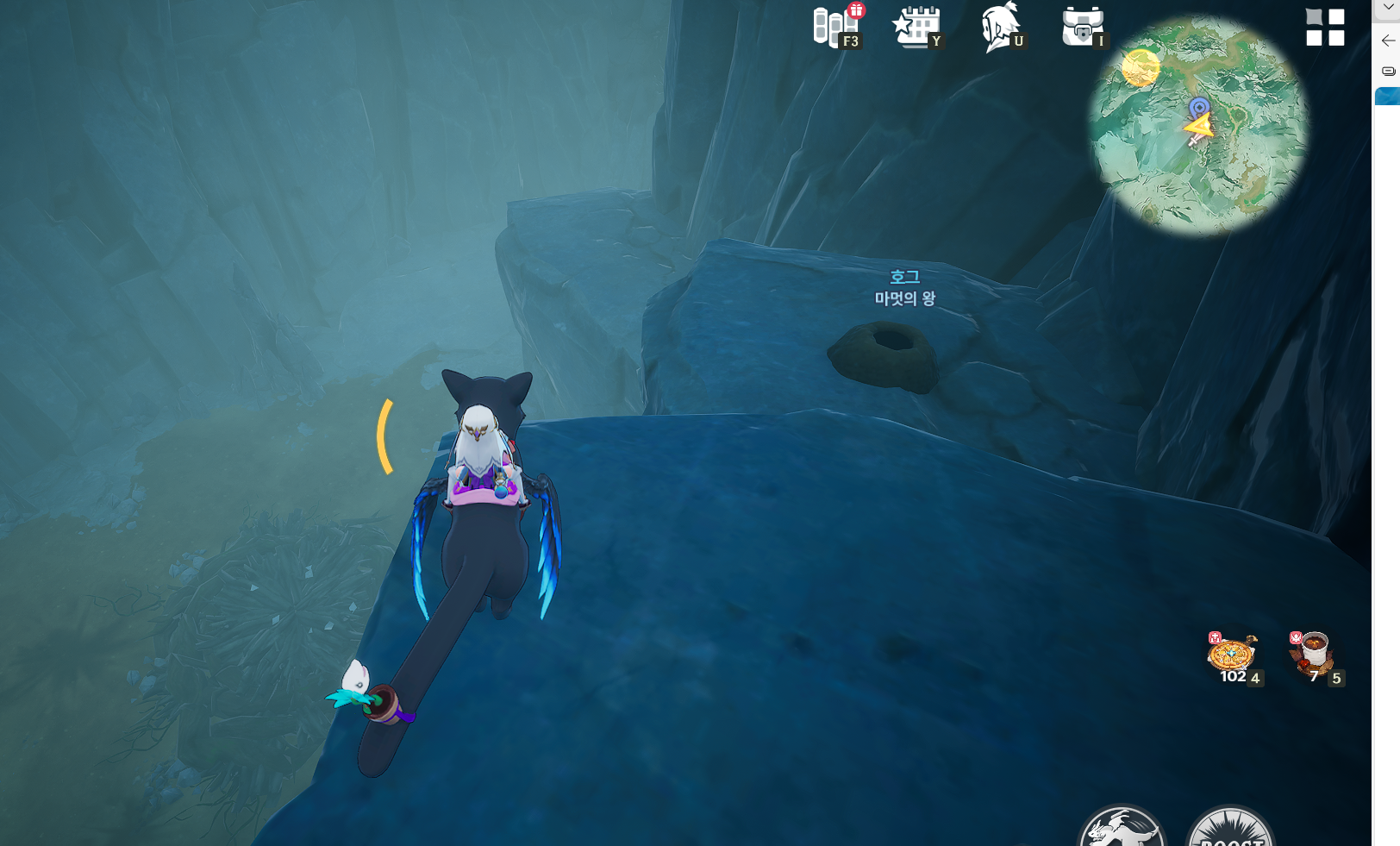Activate the mount dash skill
Screen dimensions: 1400x846
coord(1122,831)
